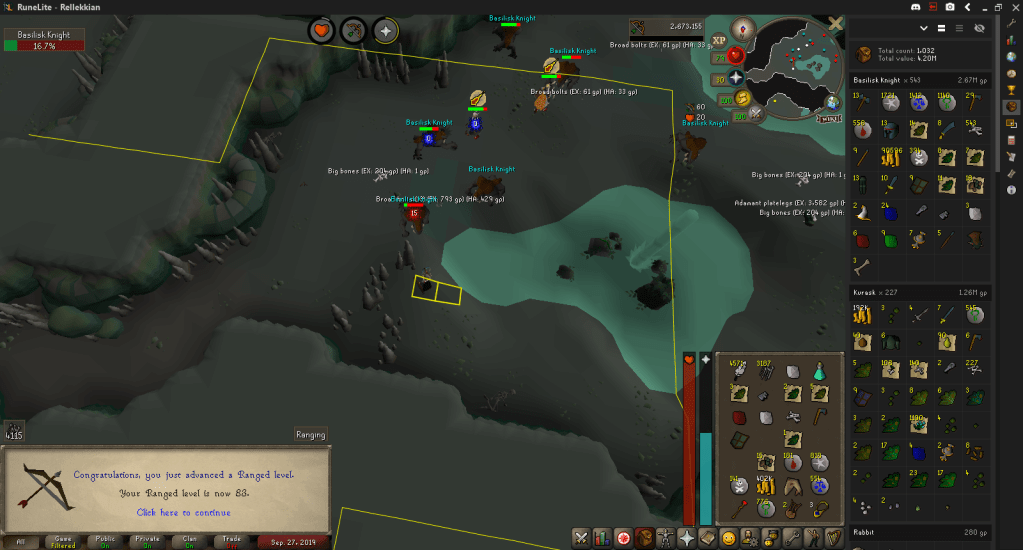Open the Combat Options tab with crossed swords

click(x=581, y=538)
